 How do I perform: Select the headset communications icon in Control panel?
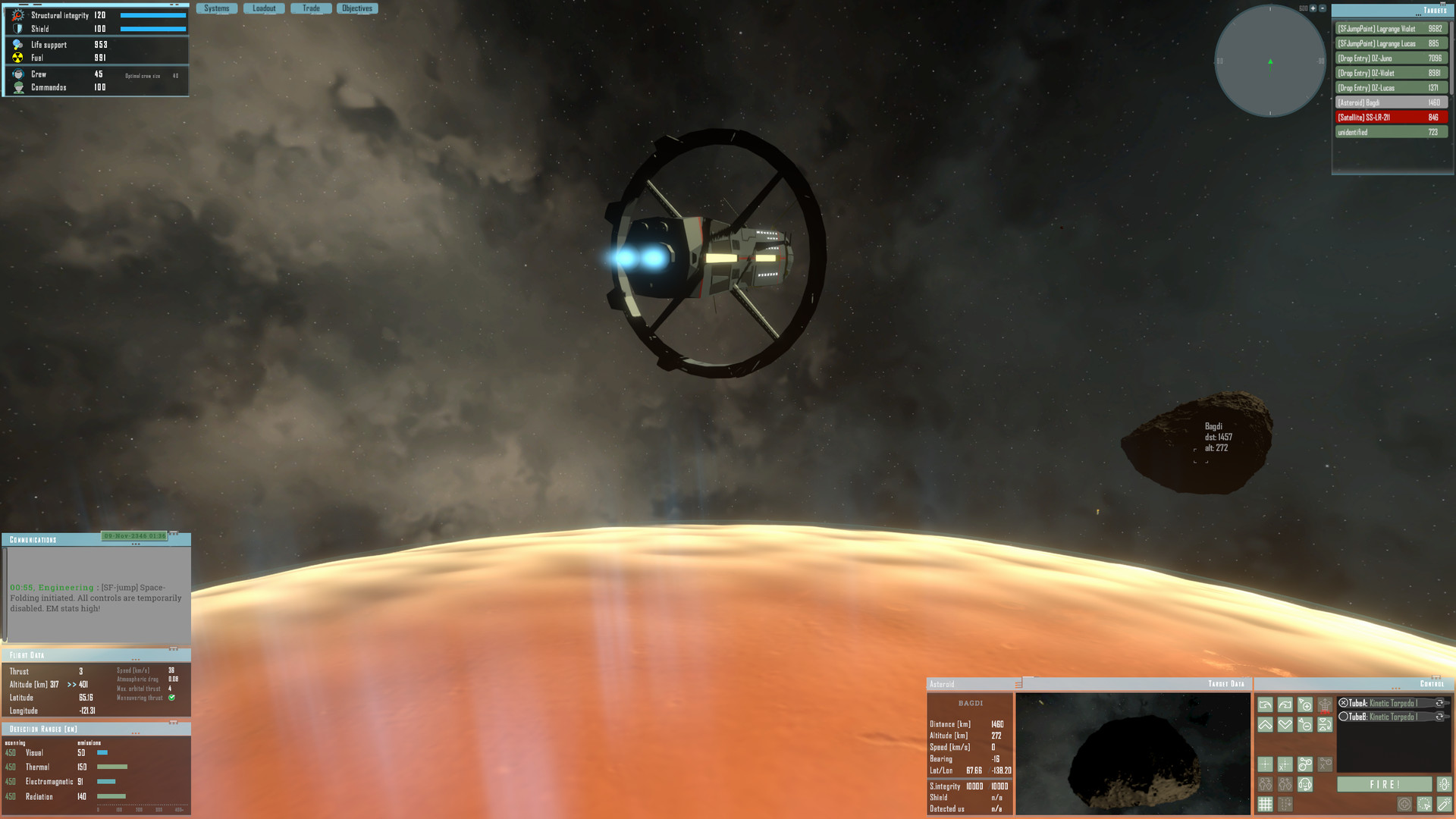pos(1305,783)
